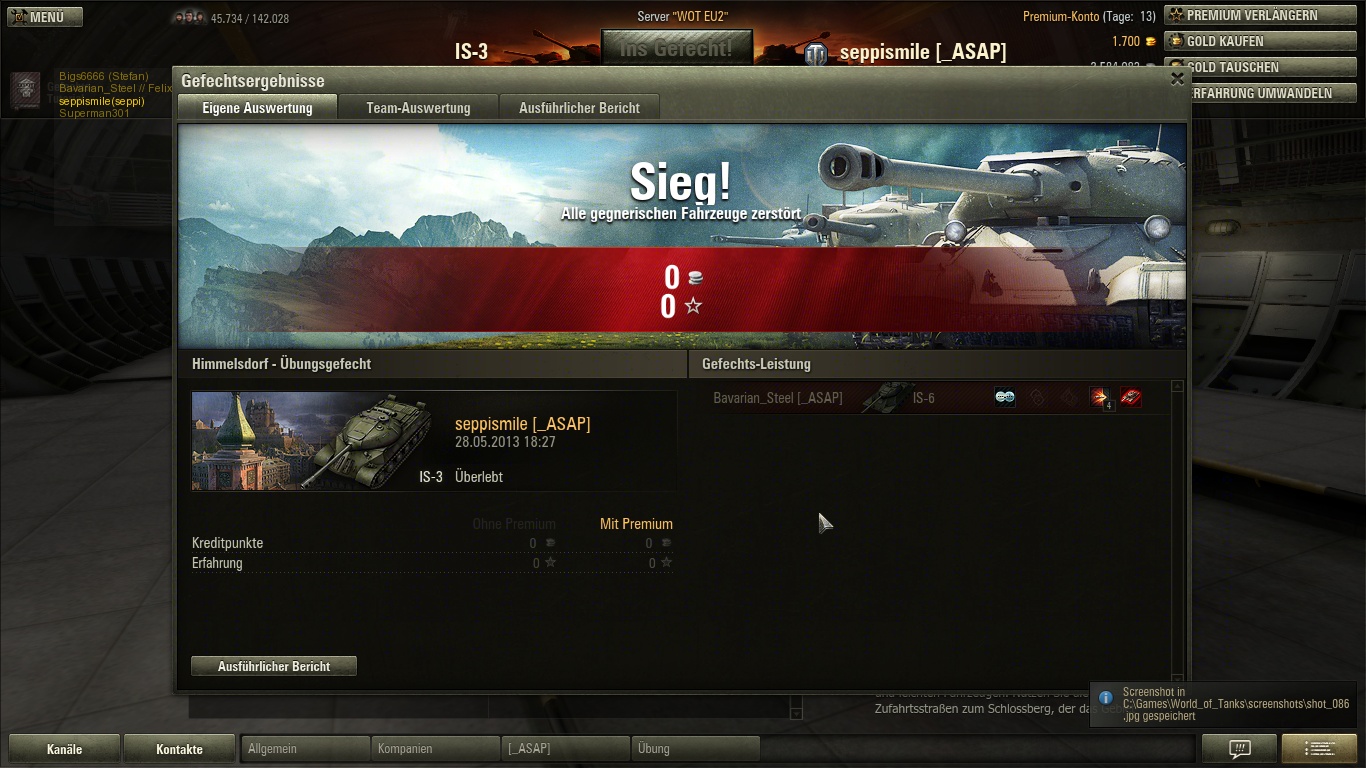
Task: Open the Menü button
Action: coord(45,17)
